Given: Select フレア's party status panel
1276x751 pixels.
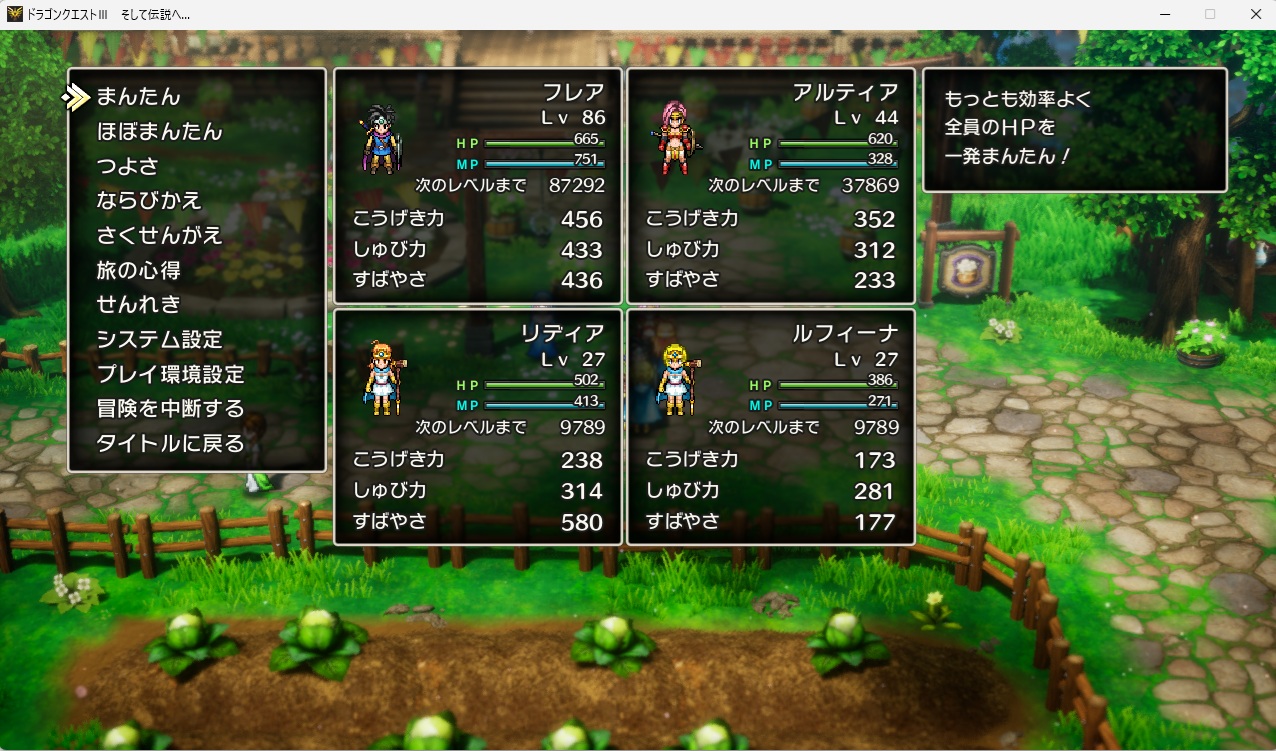Looking at the screenshot, I should [x=478, y=186].
